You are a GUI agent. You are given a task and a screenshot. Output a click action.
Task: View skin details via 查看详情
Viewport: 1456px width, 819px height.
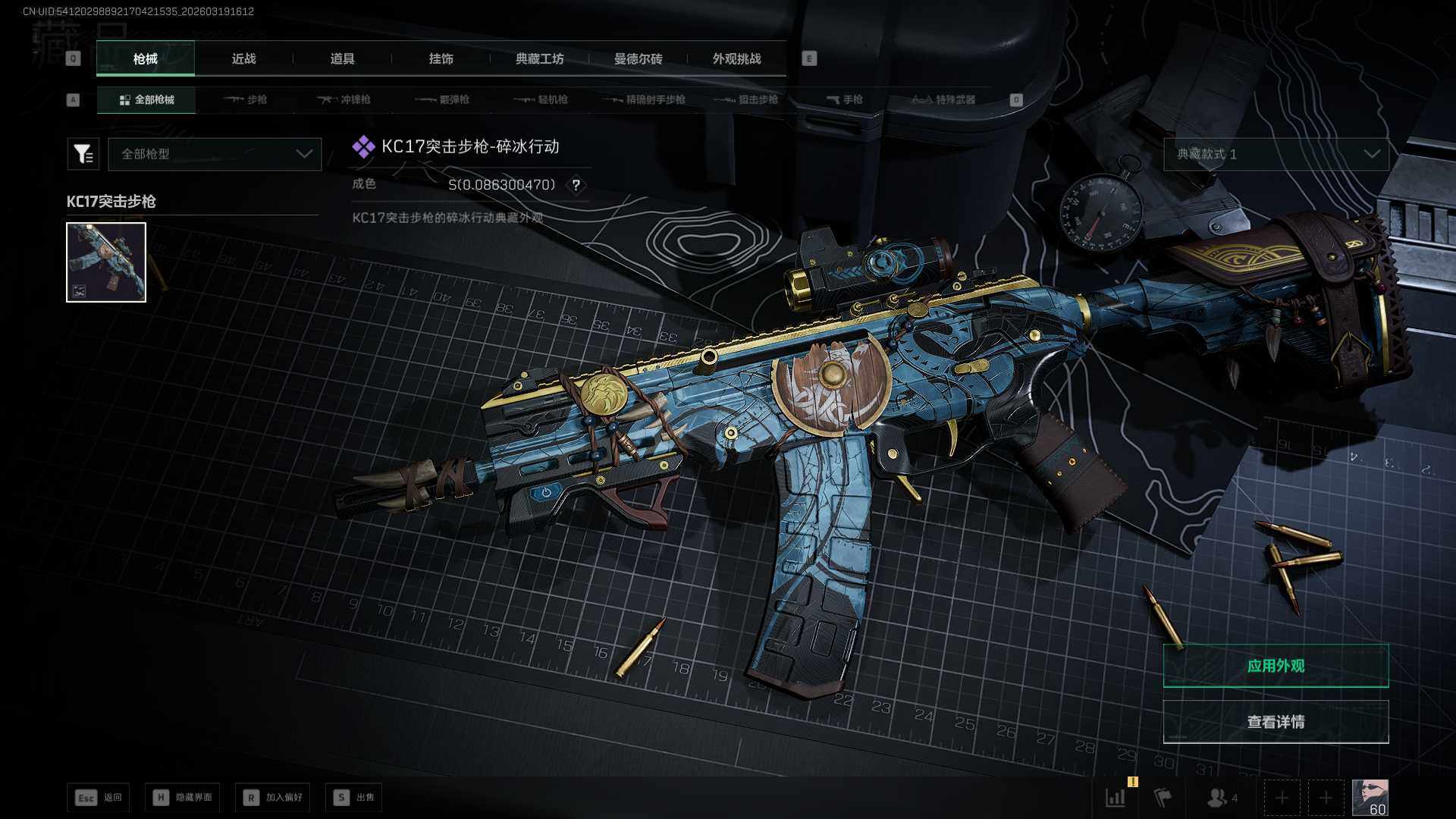tap(1276, 722)
